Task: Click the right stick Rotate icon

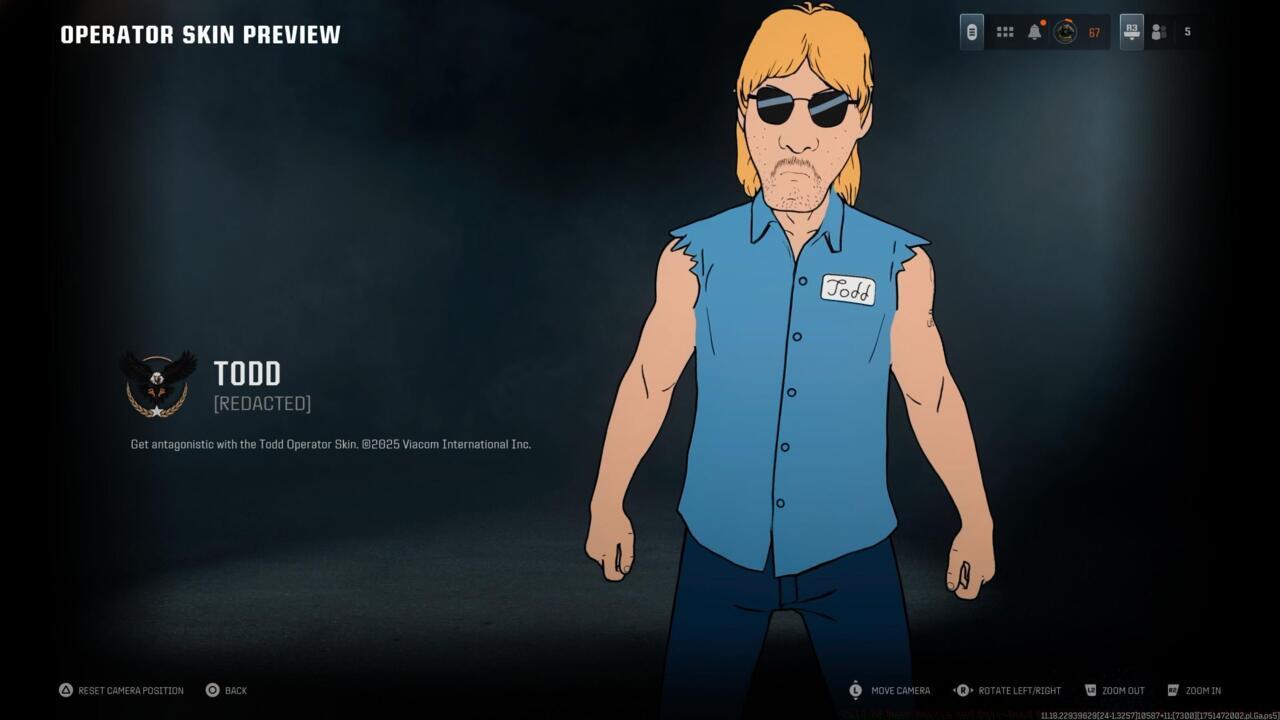Action: 963,690
